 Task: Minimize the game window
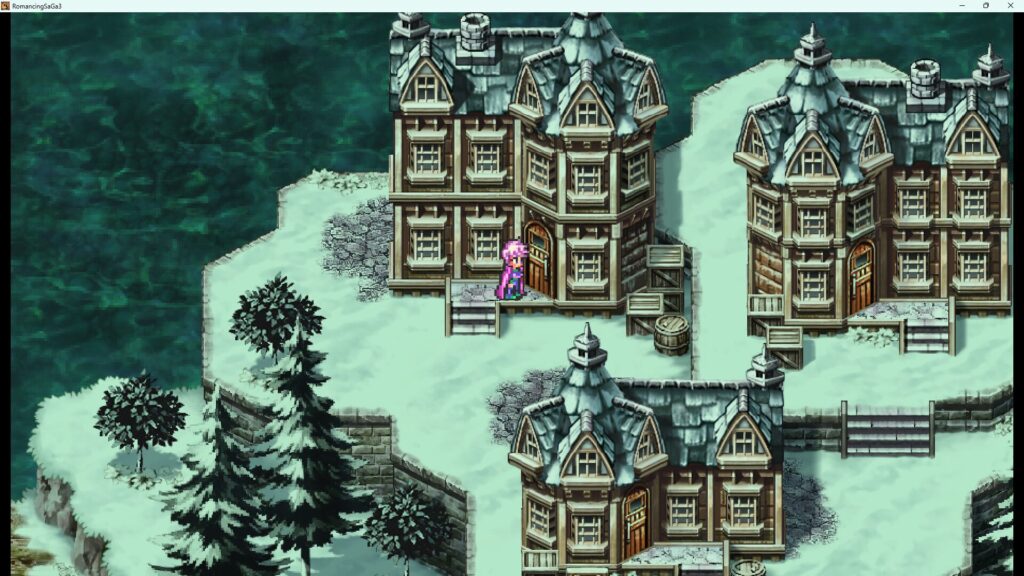[961, 5]
